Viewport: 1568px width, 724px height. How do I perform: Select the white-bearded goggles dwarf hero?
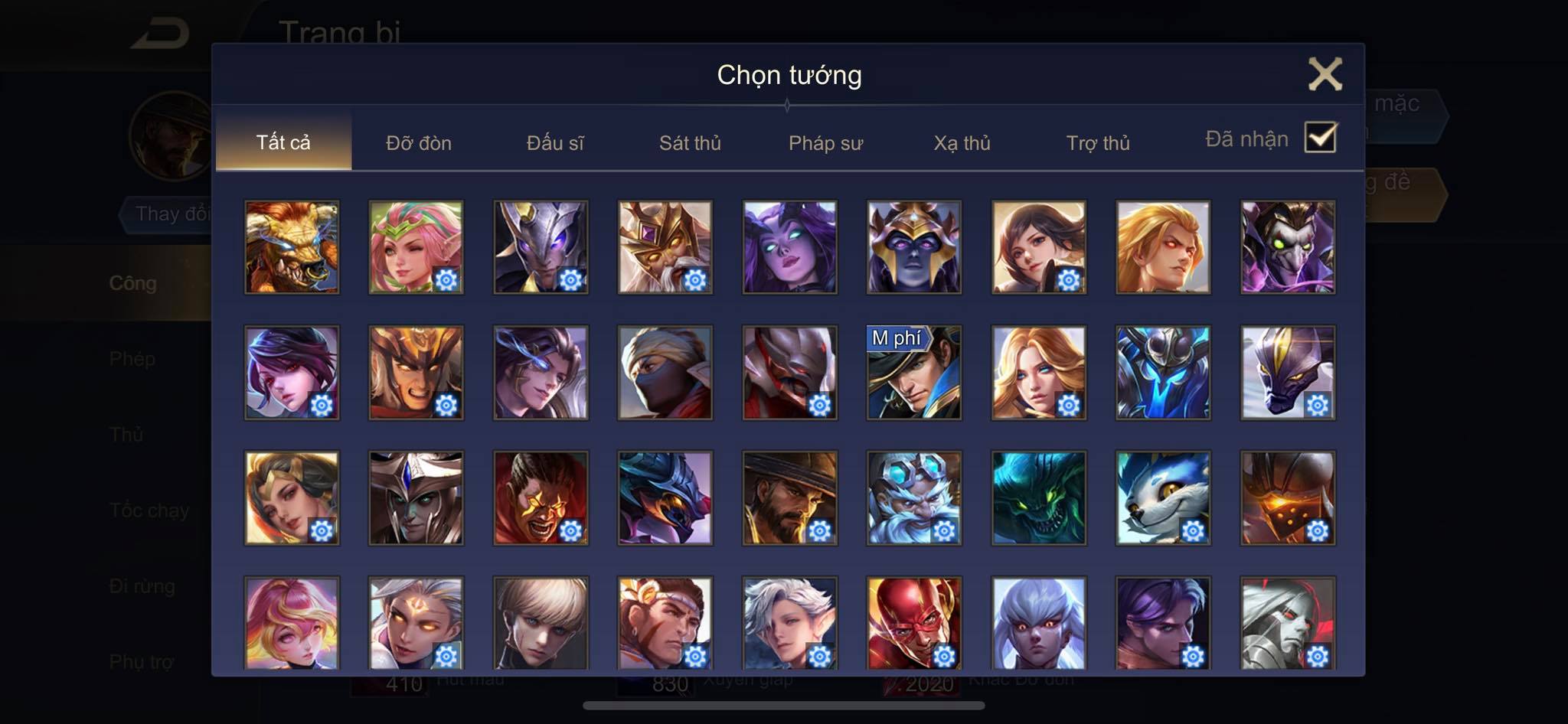pyautogui.click(x=914, y=498)
